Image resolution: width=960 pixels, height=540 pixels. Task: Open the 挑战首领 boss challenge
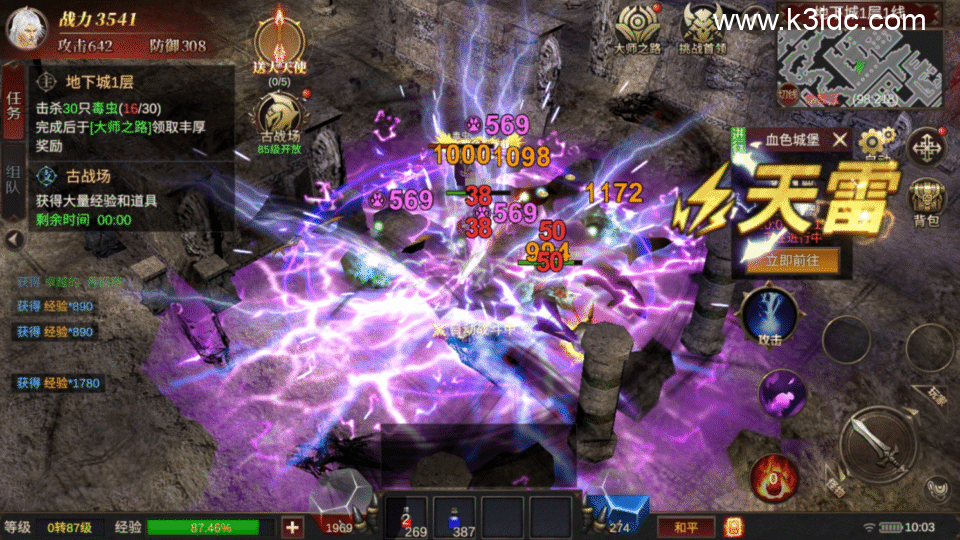705,28
